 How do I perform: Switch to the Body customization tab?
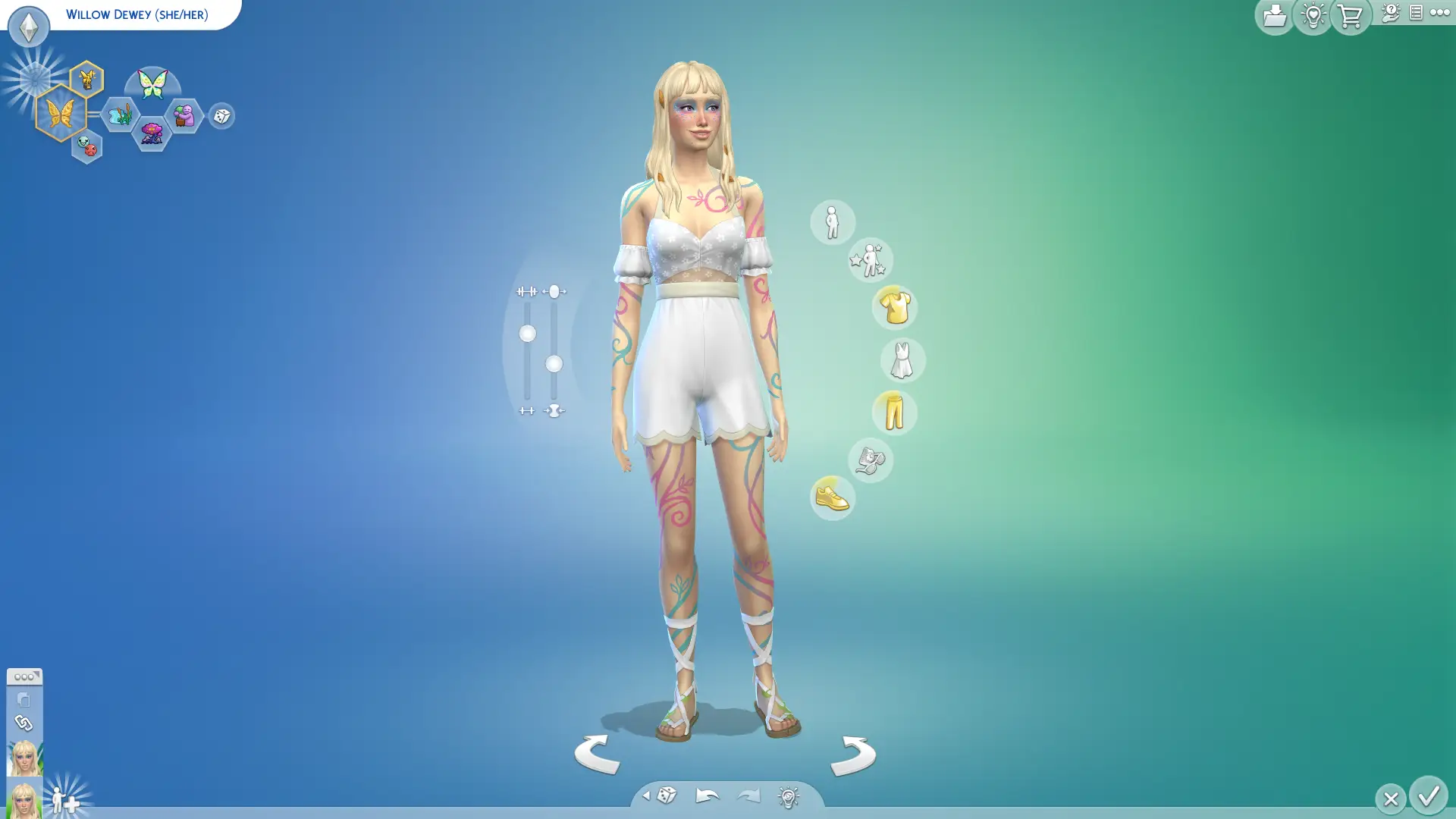(x=834, y=222)
